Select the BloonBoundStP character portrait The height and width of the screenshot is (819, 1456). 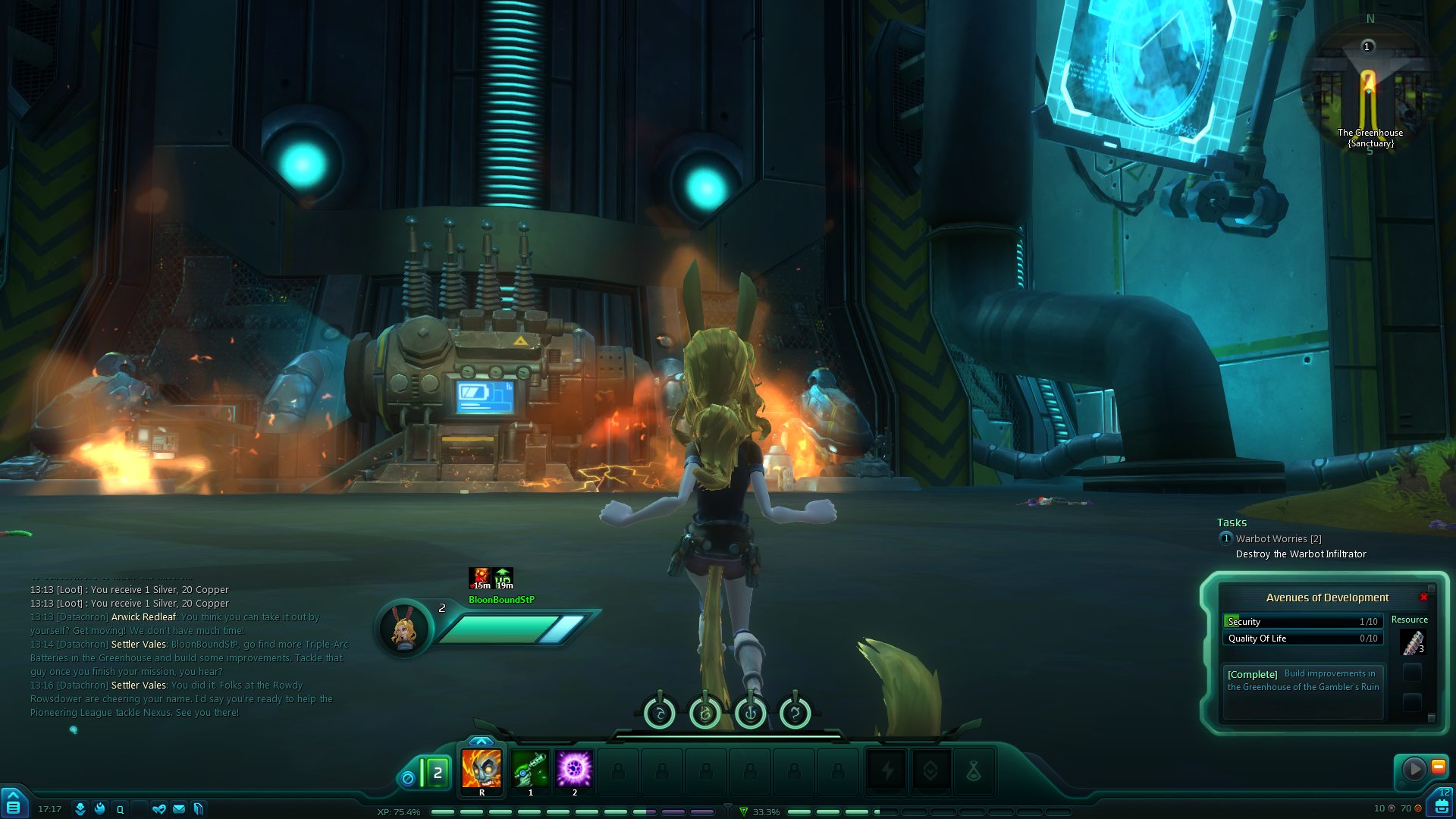[x=403, y=629]
